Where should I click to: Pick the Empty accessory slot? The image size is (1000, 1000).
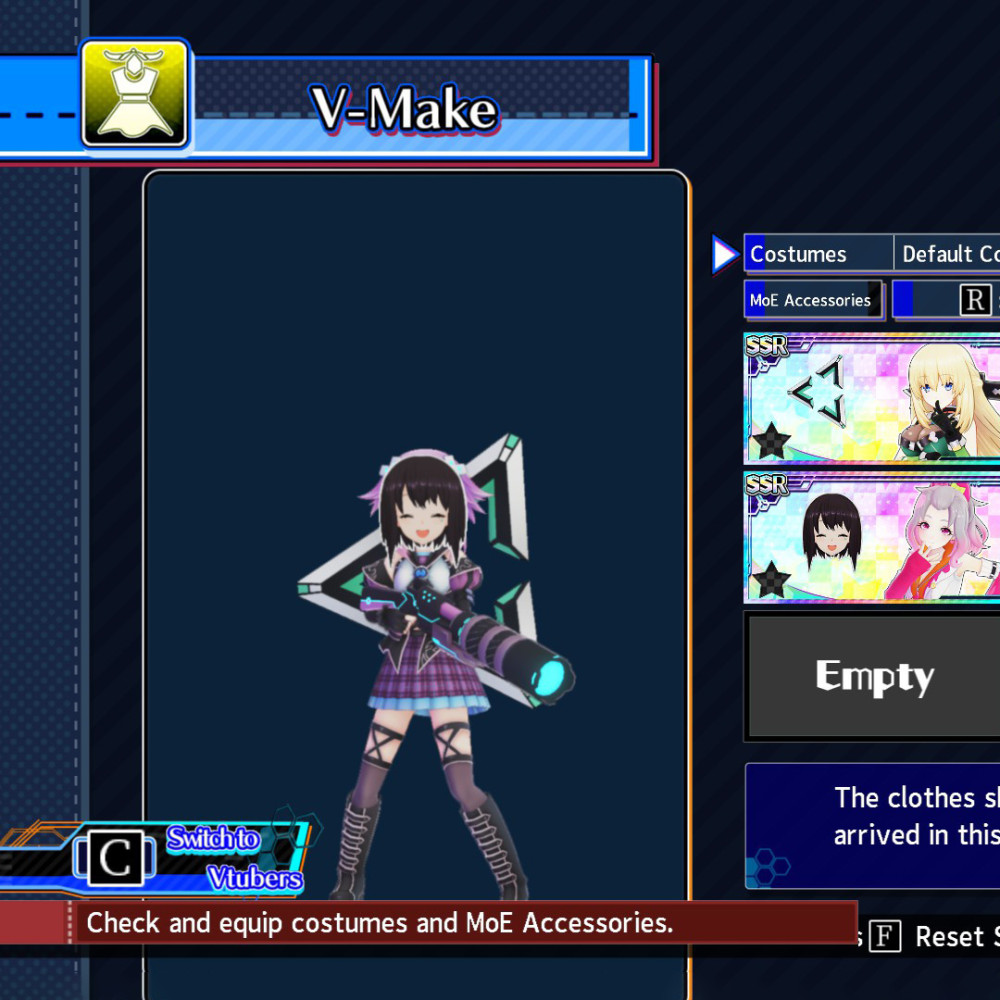point(874,677)
